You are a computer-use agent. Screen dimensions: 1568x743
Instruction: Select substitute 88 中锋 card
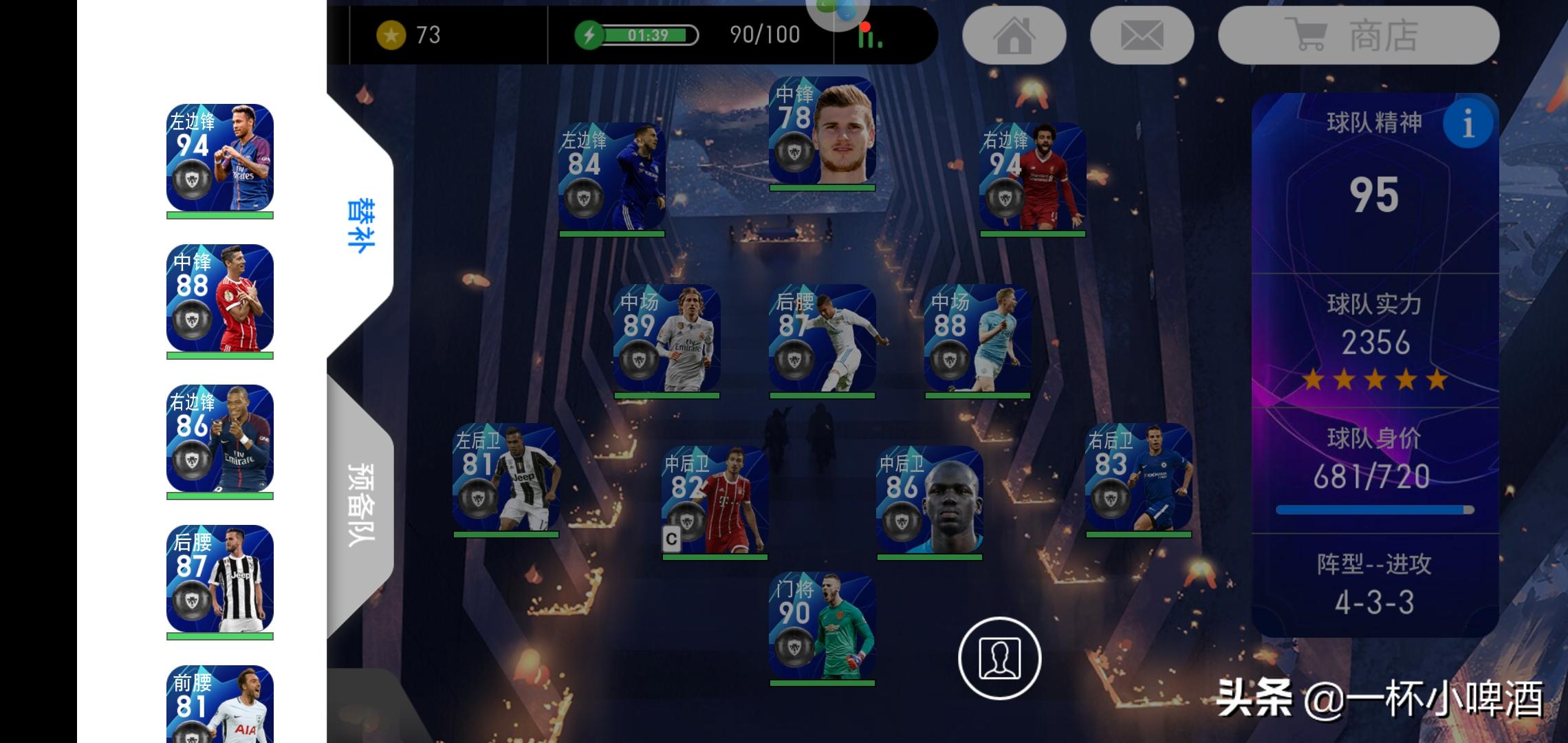click(x=219, y=299)
